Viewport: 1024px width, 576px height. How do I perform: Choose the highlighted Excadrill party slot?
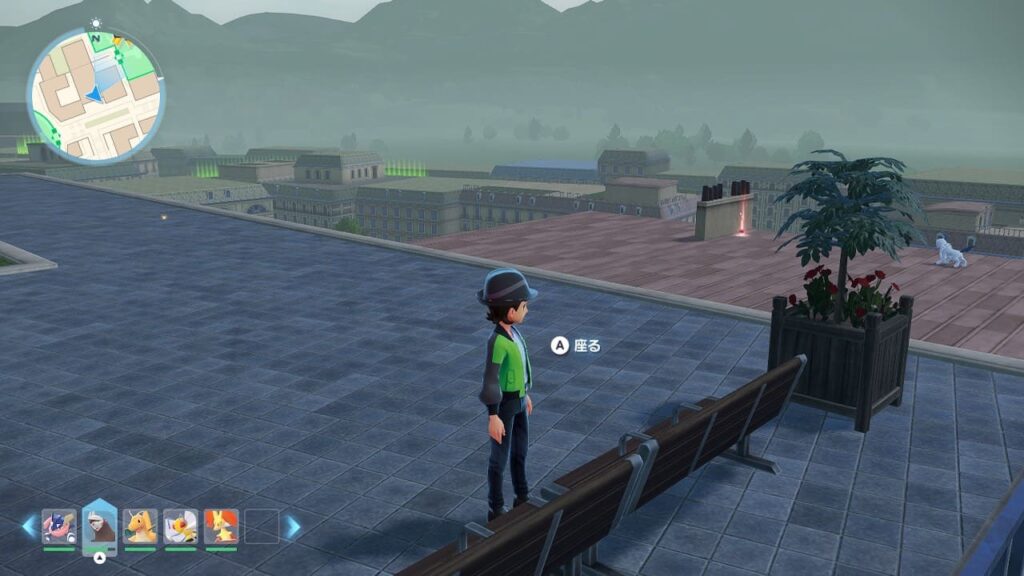pos(99,524)
